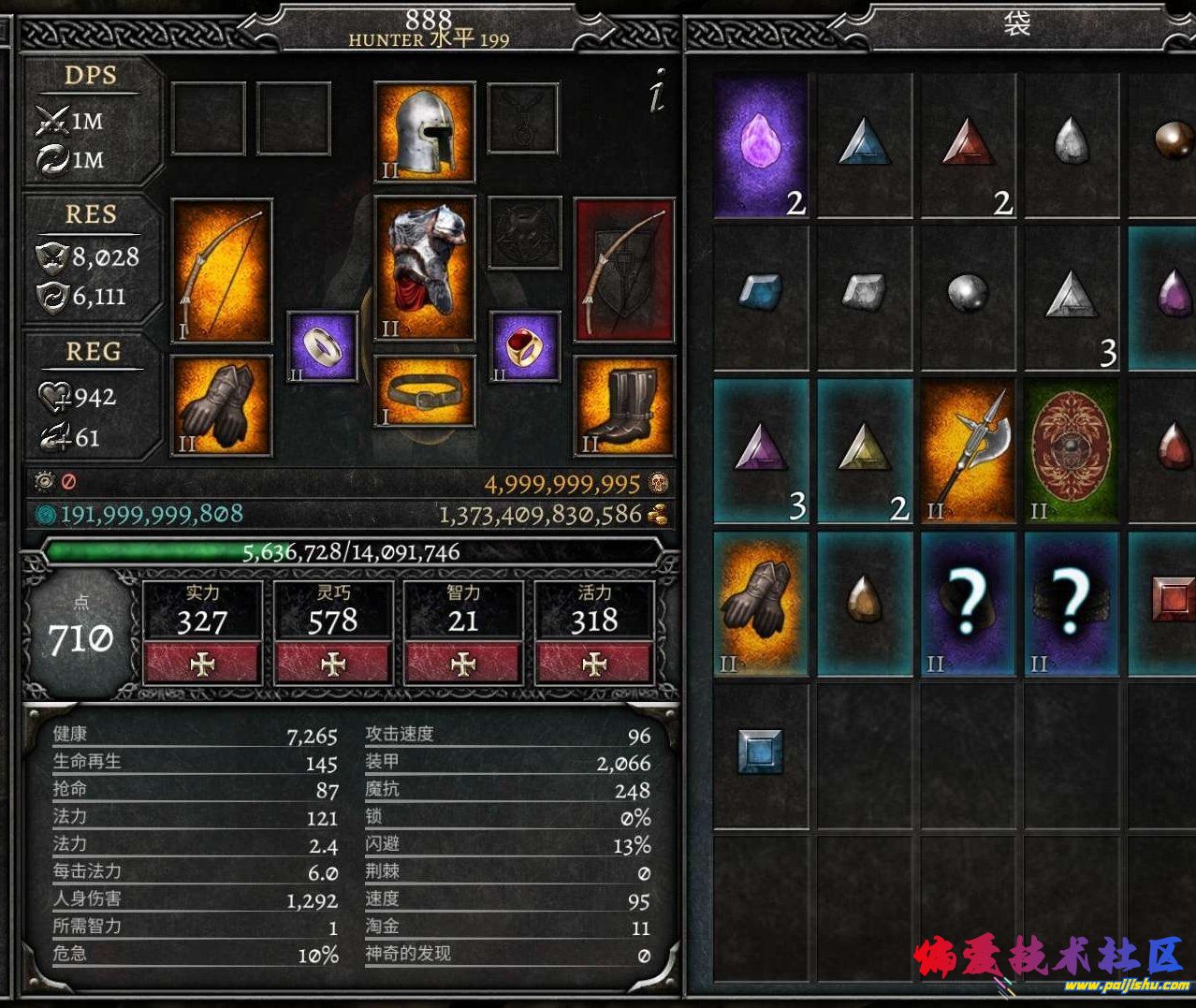Pick the large purple gem in bag
1196x1008 pixels.
(x=761, y=146)
